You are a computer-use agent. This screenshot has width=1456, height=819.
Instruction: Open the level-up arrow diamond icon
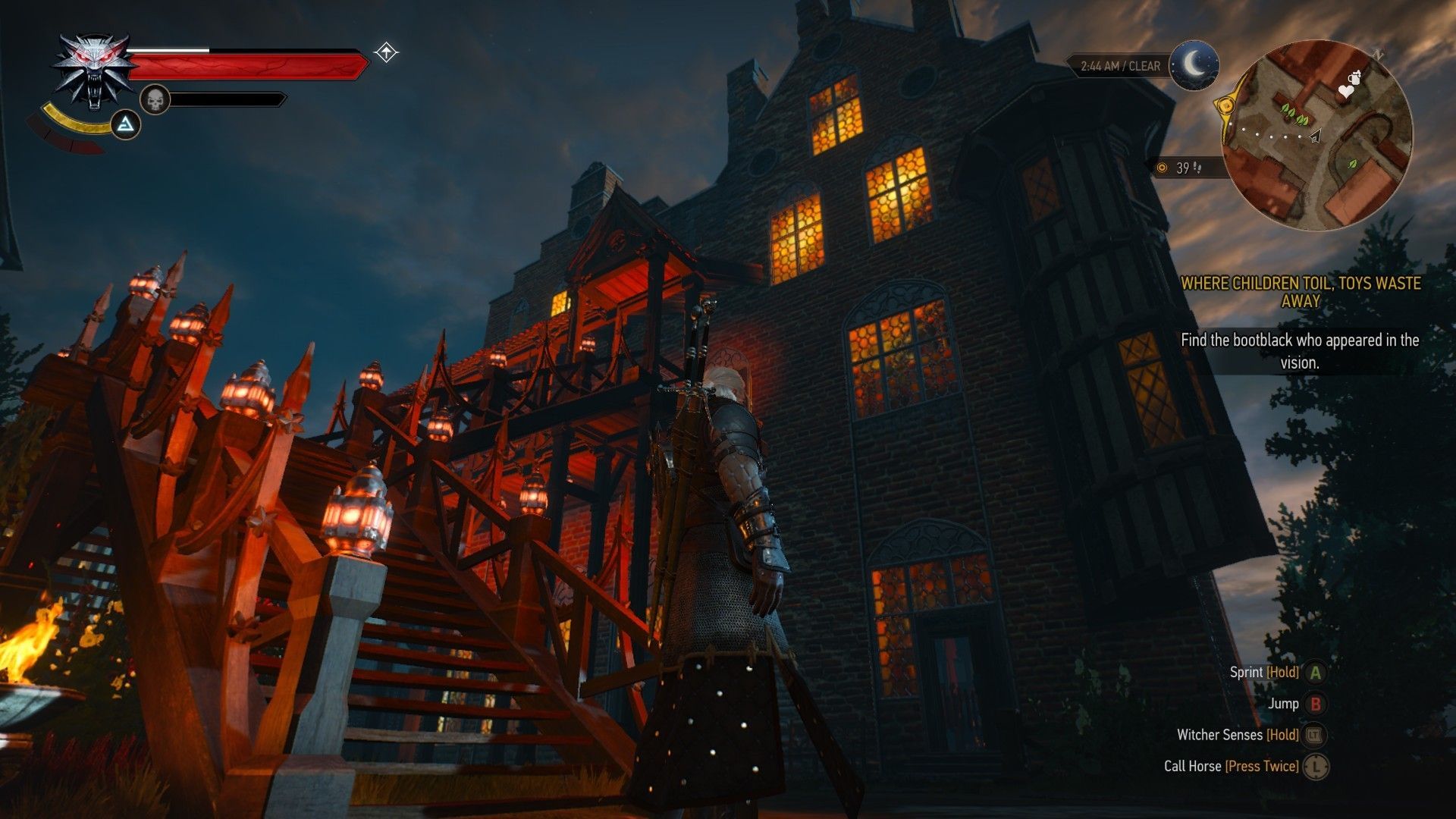[386, 52]
